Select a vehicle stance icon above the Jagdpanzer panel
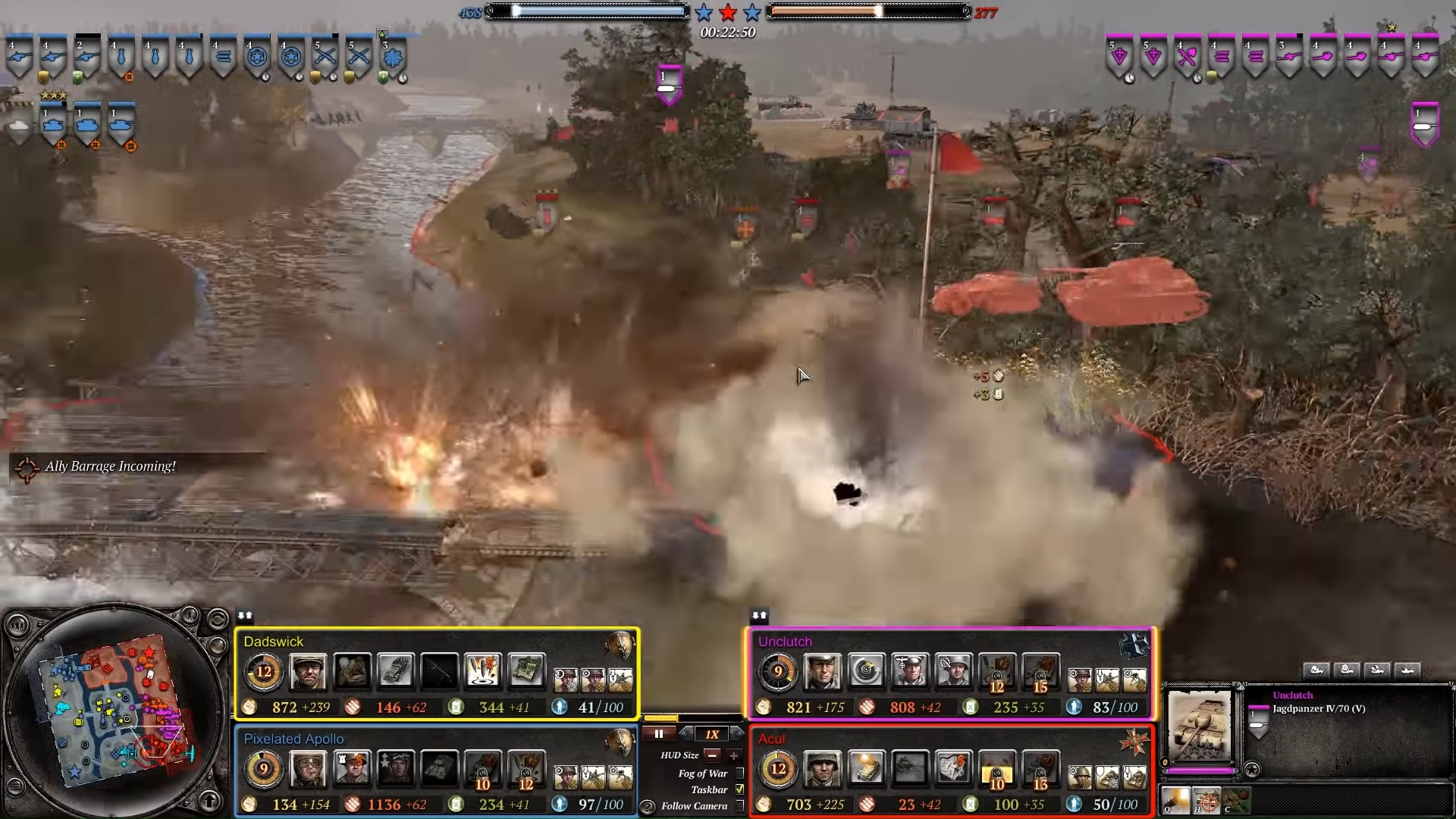Viewport: 1456px width, 819px height. coord(1318,670)
